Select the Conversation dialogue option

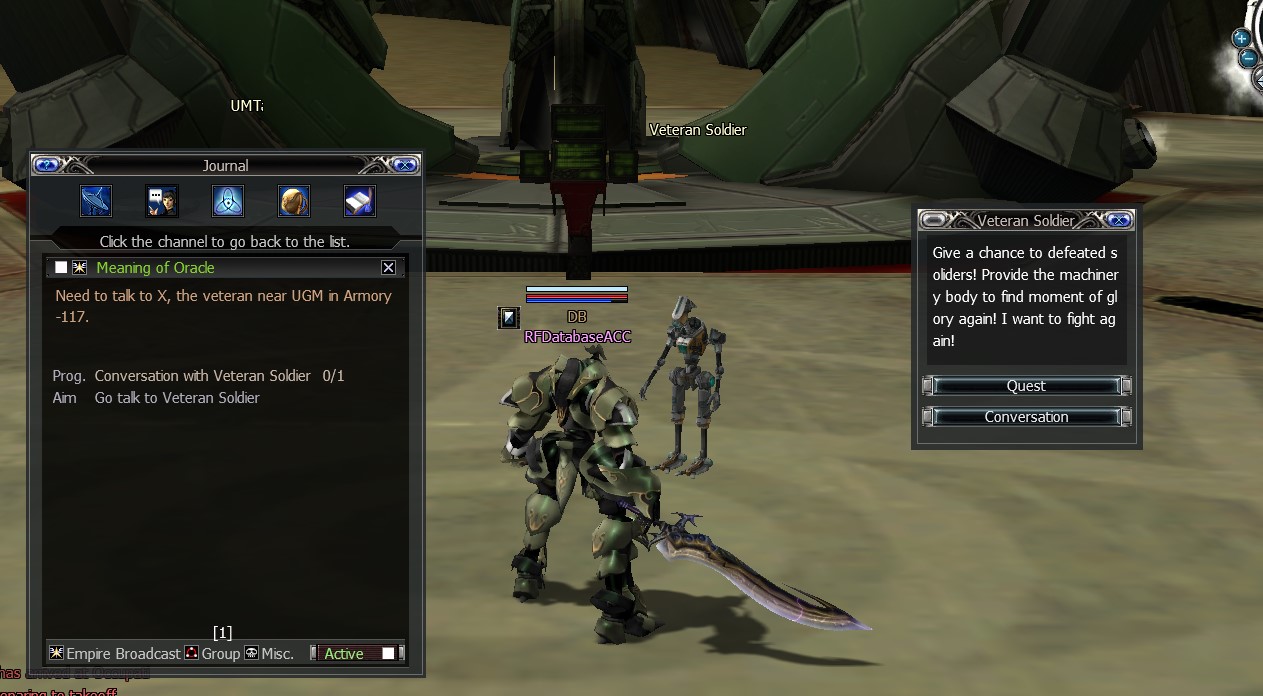click(x=1026, y=417)
